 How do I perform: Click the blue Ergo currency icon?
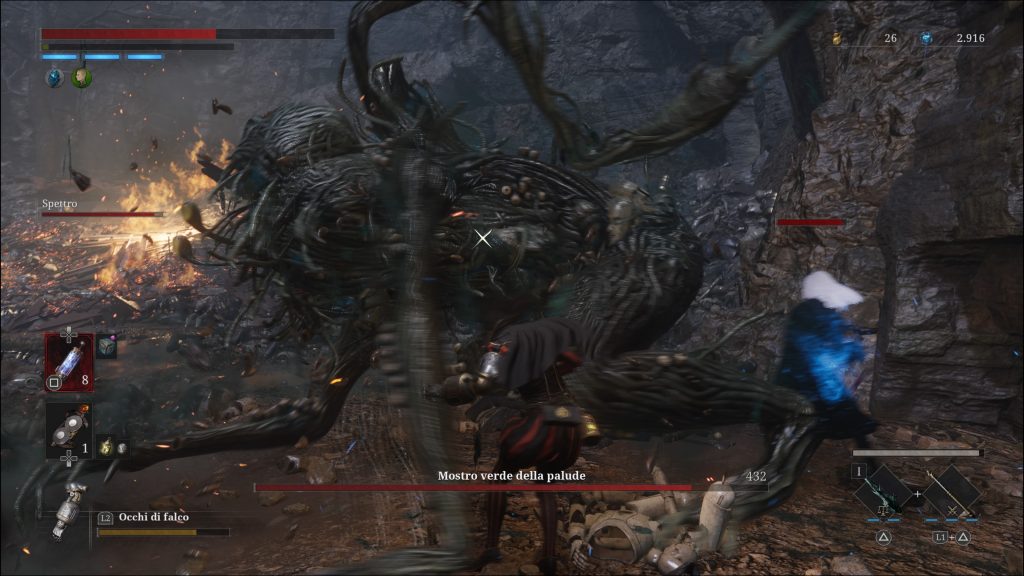[x=927, y=38]
